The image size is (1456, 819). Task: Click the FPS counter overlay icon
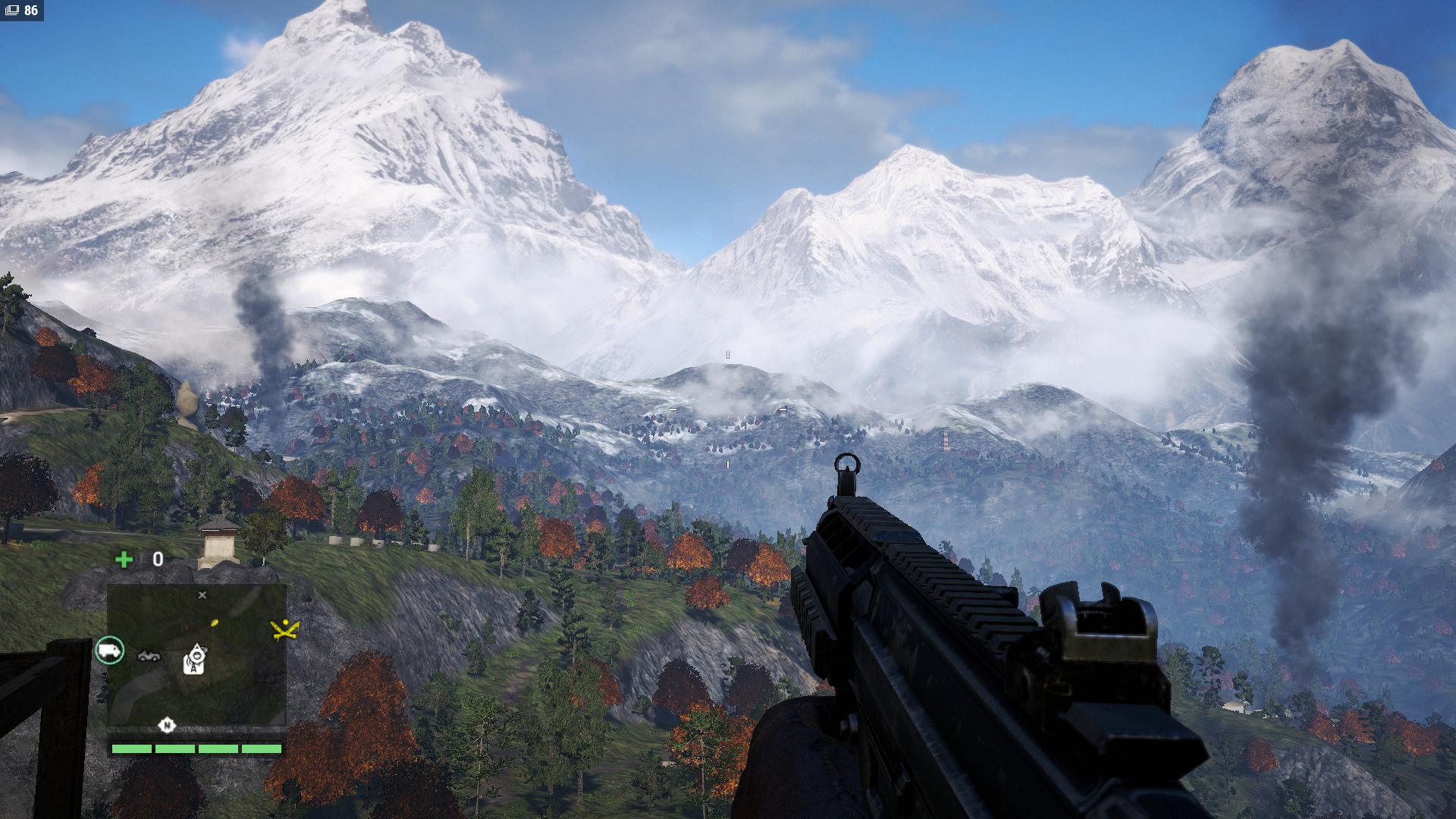12,11
